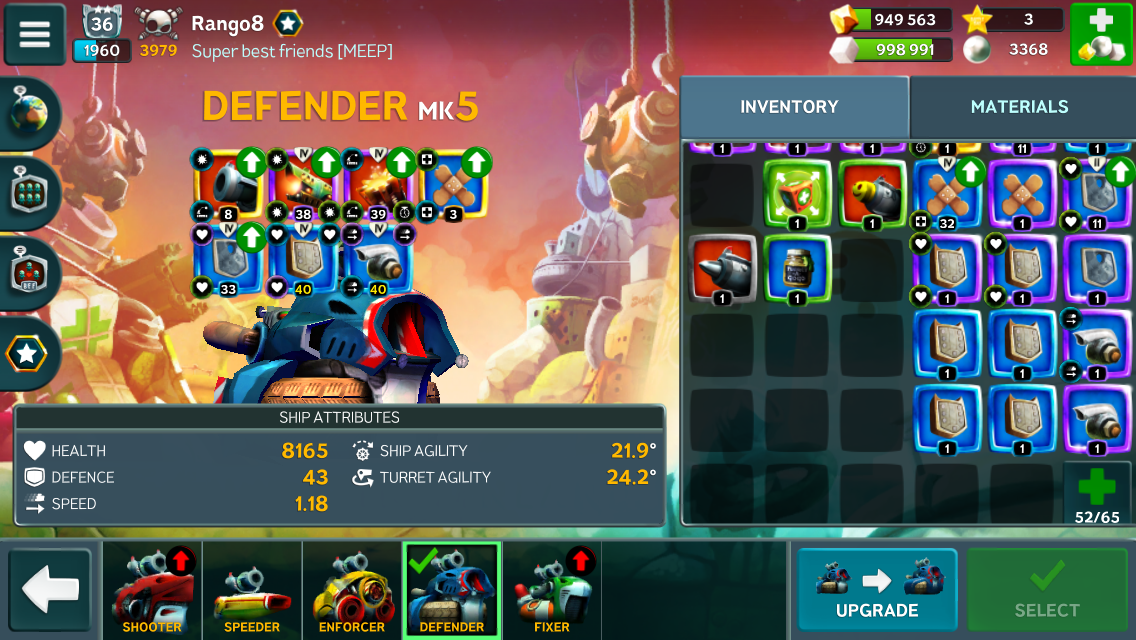Upgrade the Defender ship
The height and width of the screenshot is (640, 1136).
click(x=876, y=589)
